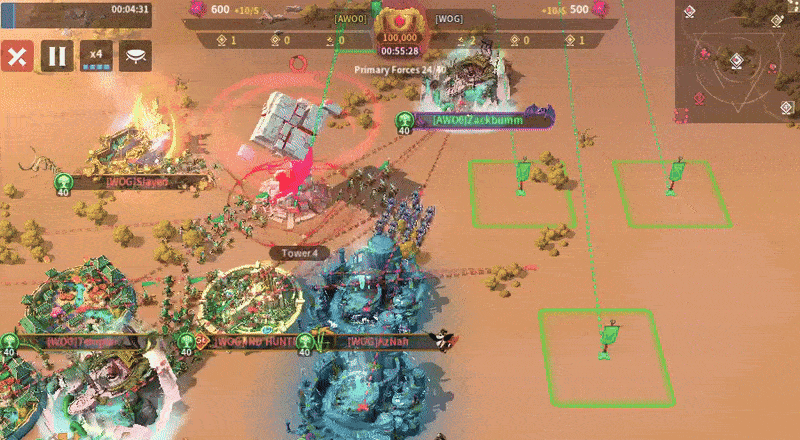This screenshot has width=800, height=440.
Task: Select the Tower 4 label
Action: (299, 254)
